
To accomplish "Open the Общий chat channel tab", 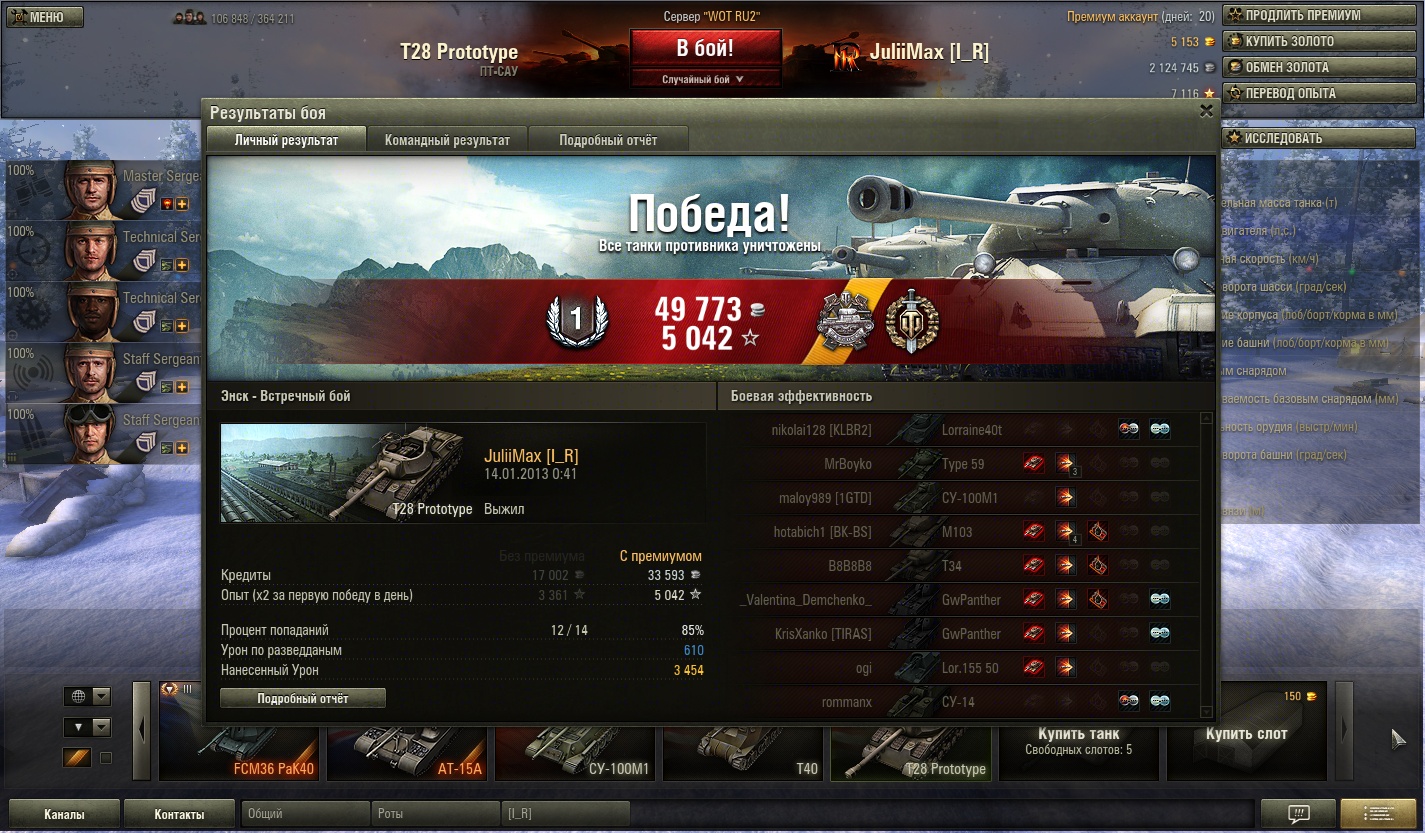I will pyautogui.click(x=305, y=814).
